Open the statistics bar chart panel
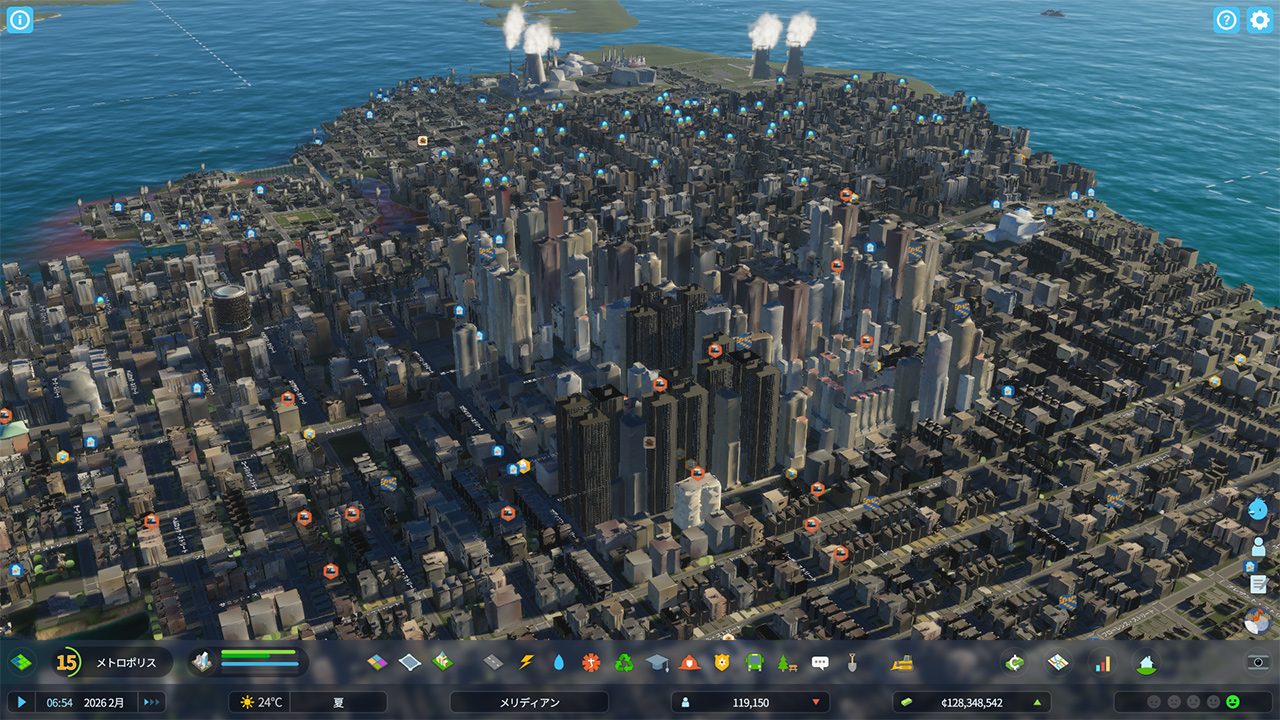The image size is (1280, 720). click(1103, 662)
